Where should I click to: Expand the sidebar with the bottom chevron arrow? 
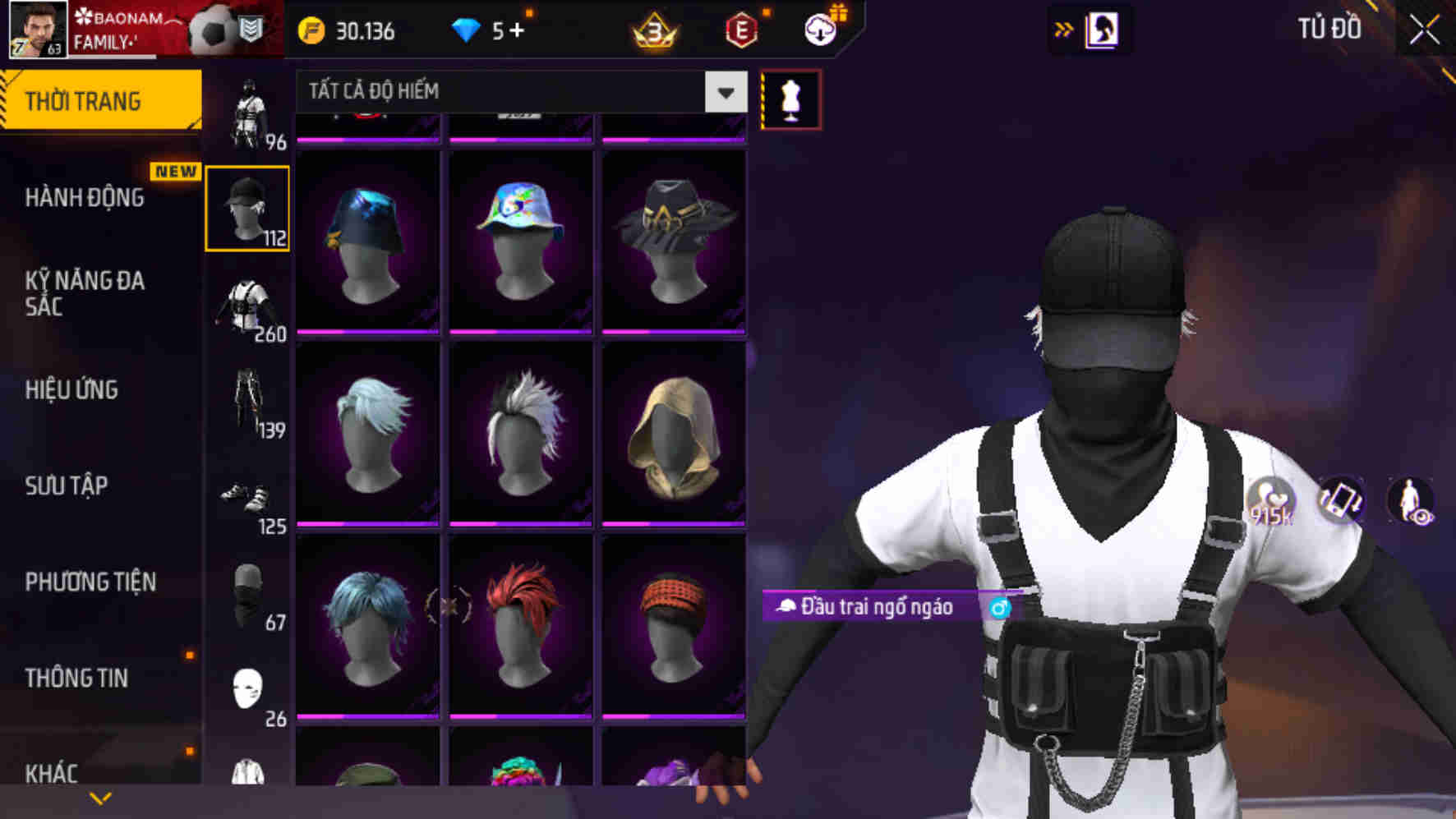(x=100, y=797)
